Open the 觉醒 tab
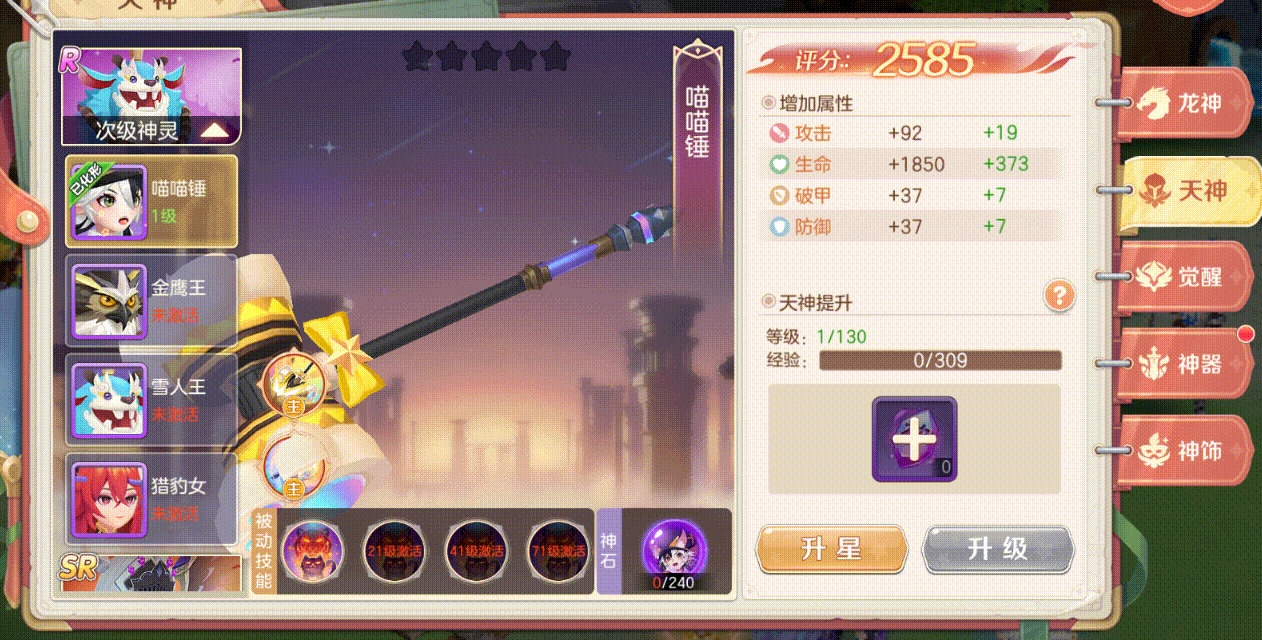This screenshot has height=640, width=1262. point(1187,277)
